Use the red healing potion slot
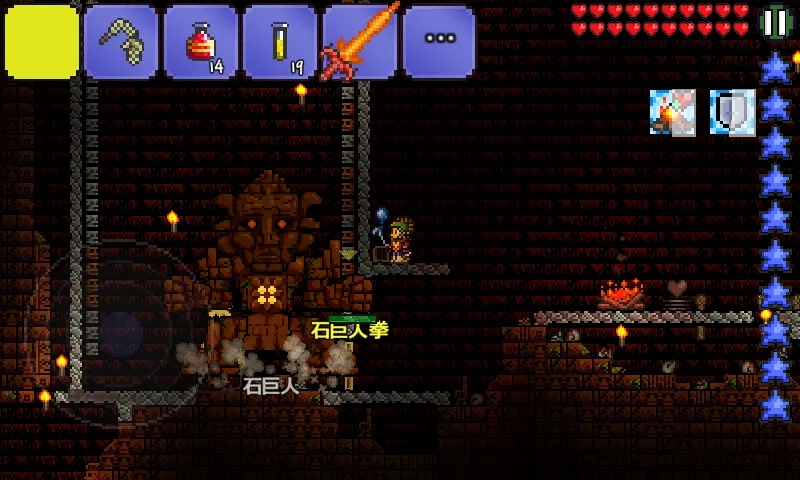Viewport: 800px width, 480px height. pyautogui.click(x=201, y=41)
